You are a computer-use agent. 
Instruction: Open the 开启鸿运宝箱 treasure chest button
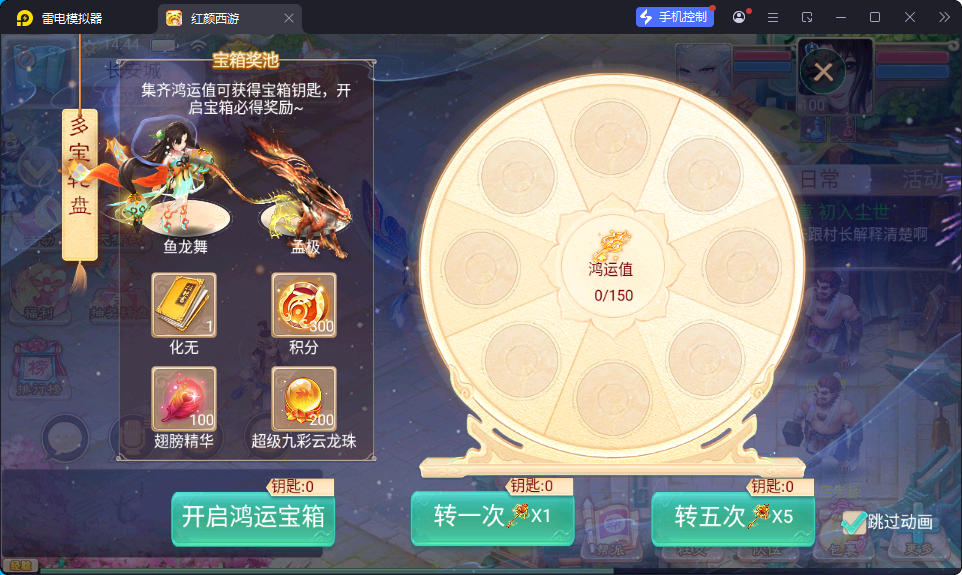253,517
